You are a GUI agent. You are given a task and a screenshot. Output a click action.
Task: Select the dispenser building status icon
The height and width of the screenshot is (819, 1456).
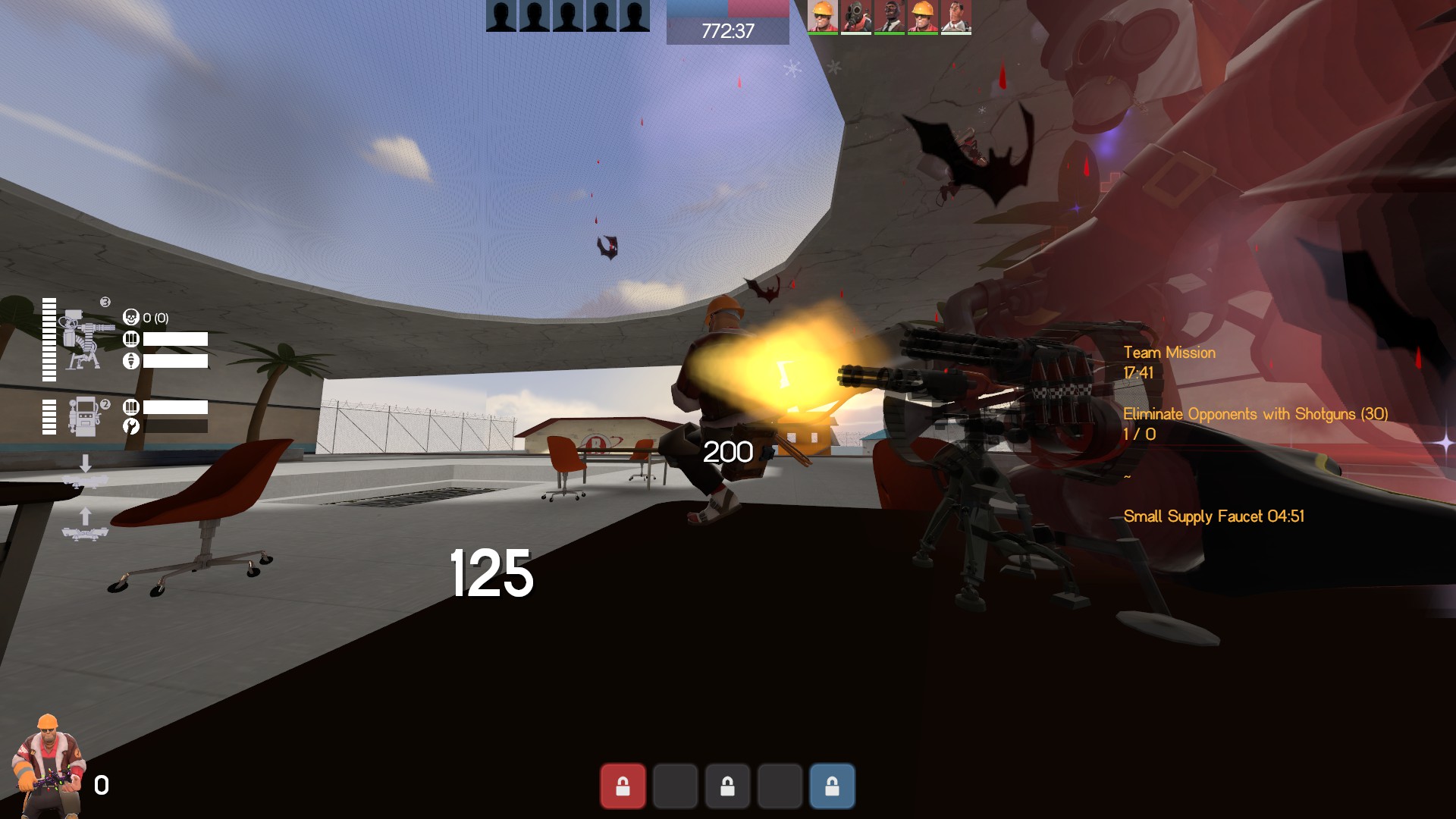(83, 416)
